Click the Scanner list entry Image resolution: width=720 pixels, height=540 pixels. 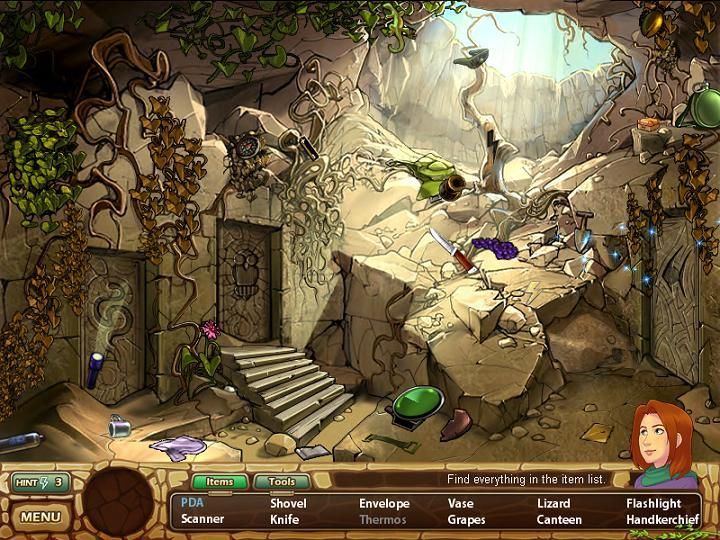pos(202,520)
